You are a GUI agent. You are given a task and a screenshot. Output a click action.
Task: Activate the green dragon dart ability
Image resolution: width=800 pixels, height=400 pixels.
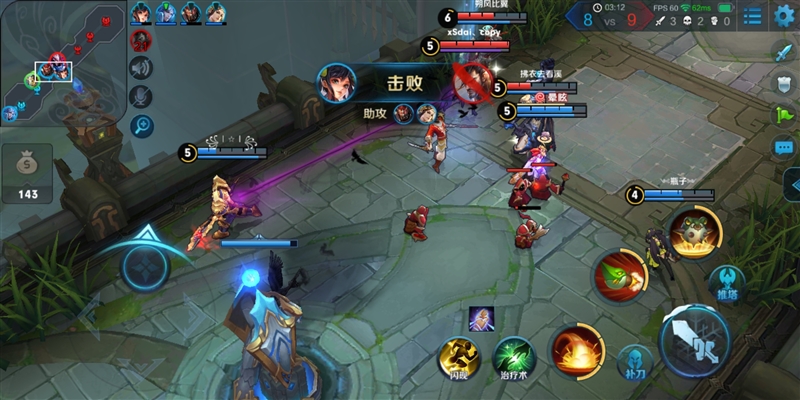(620, 274)
